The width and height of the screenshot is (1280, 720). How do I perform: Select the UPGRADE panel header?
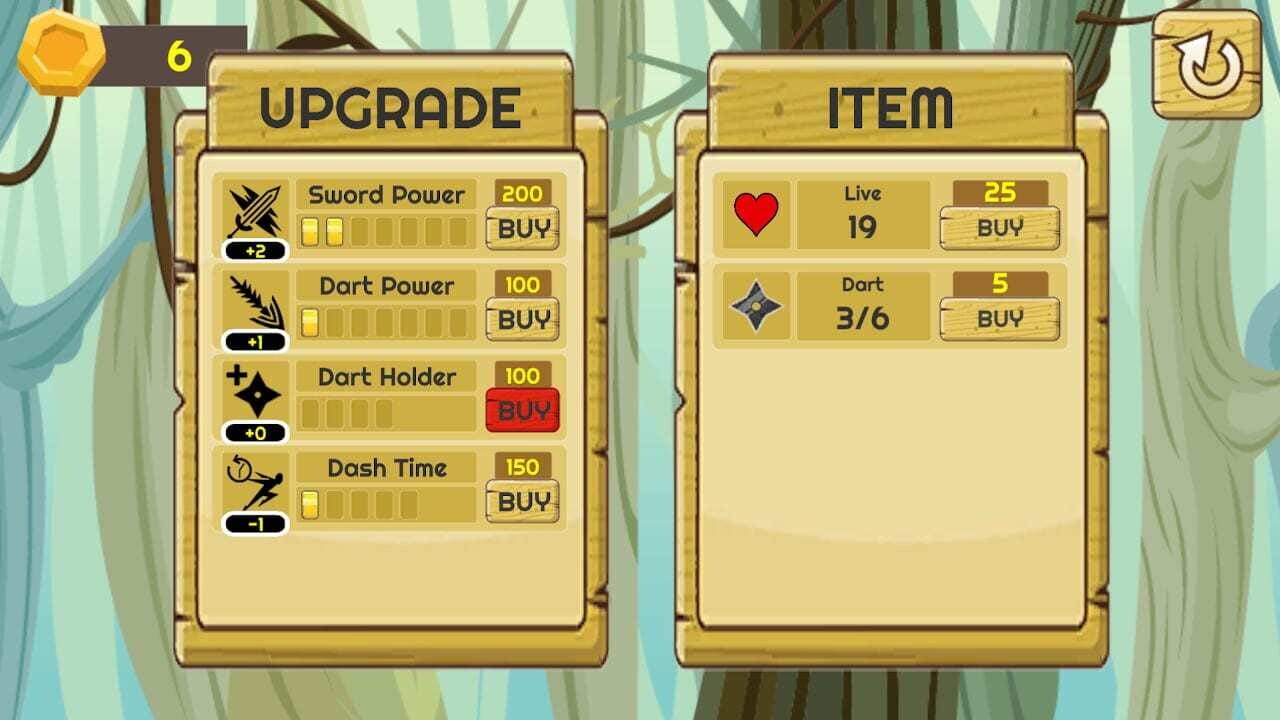click(x=390, y=103)
